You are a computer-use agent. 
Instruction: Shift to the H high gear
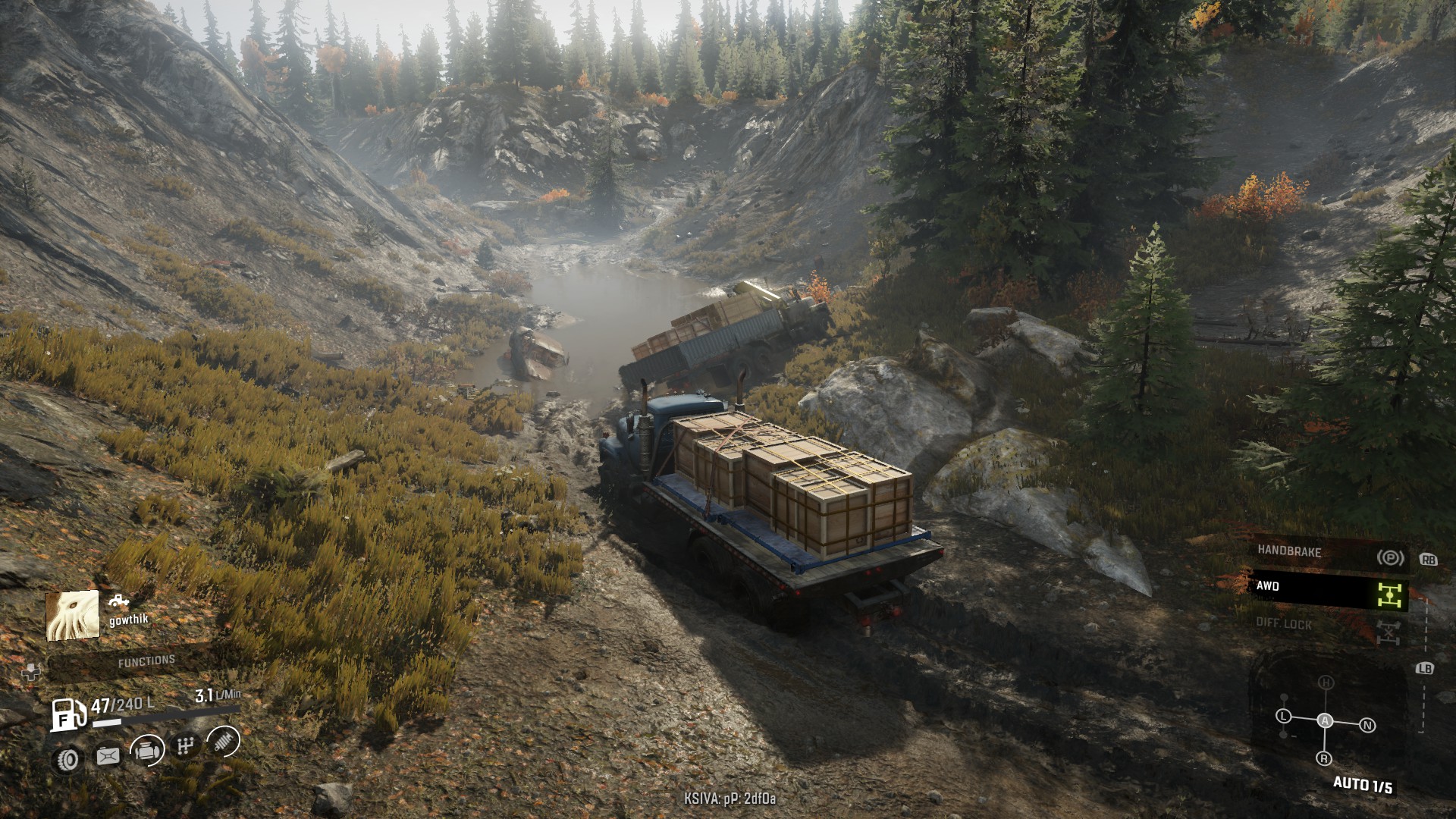(x=1325, y=682)
